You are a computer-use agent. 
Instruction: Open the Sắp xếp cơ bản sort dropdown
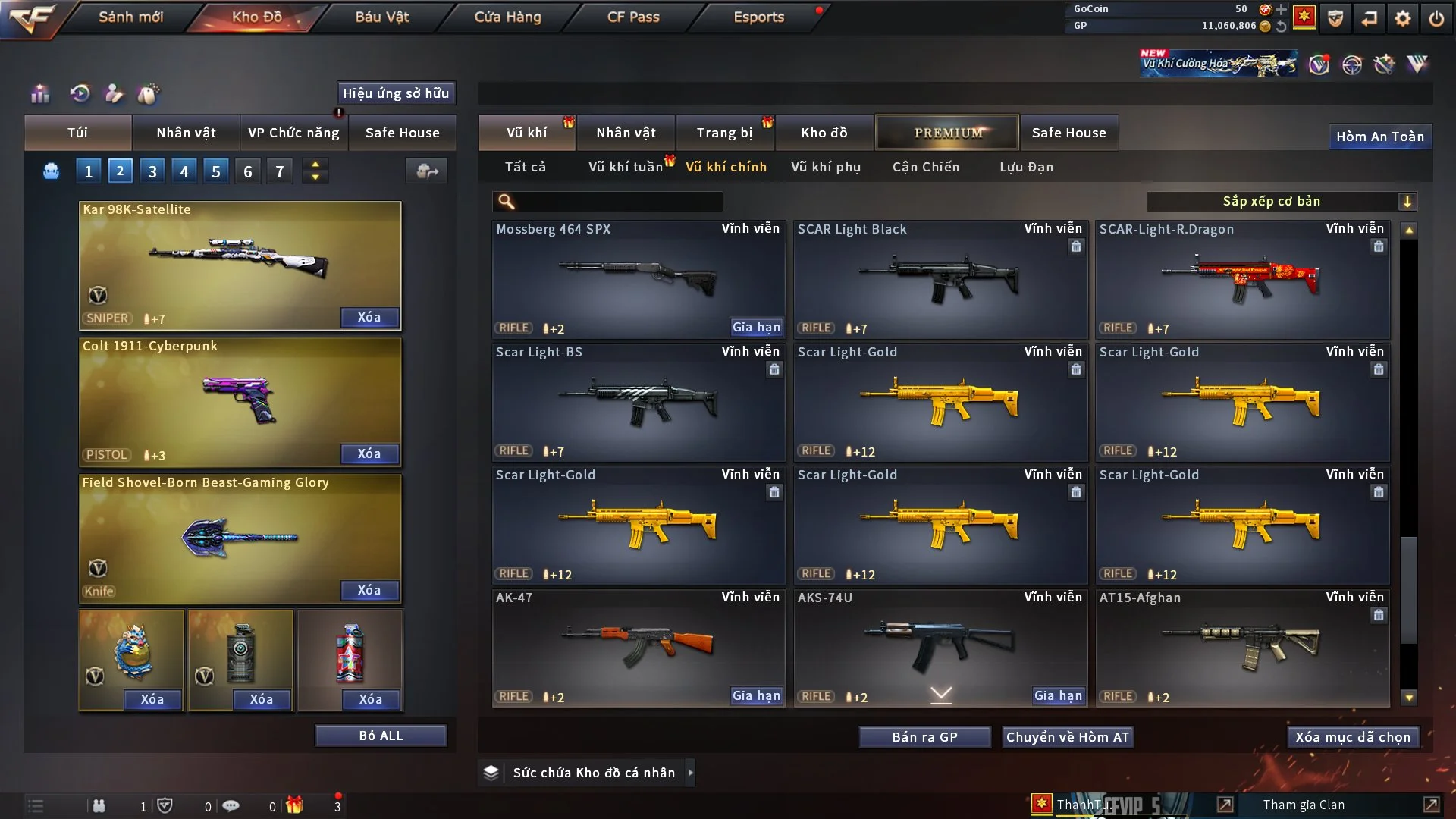pyautogui.click(x=1281, y=202)
